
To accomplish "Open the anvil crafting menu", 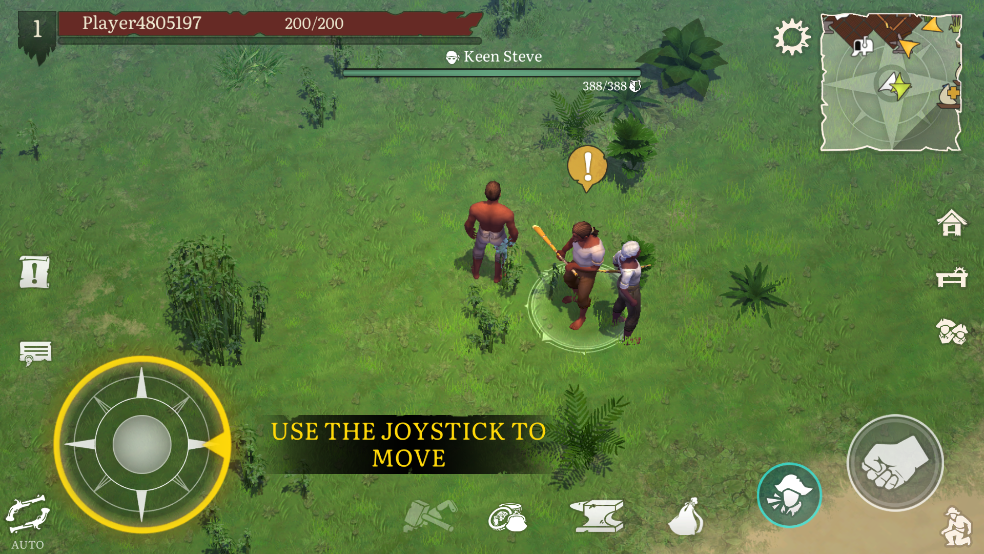I will click(x=597, y=516).
